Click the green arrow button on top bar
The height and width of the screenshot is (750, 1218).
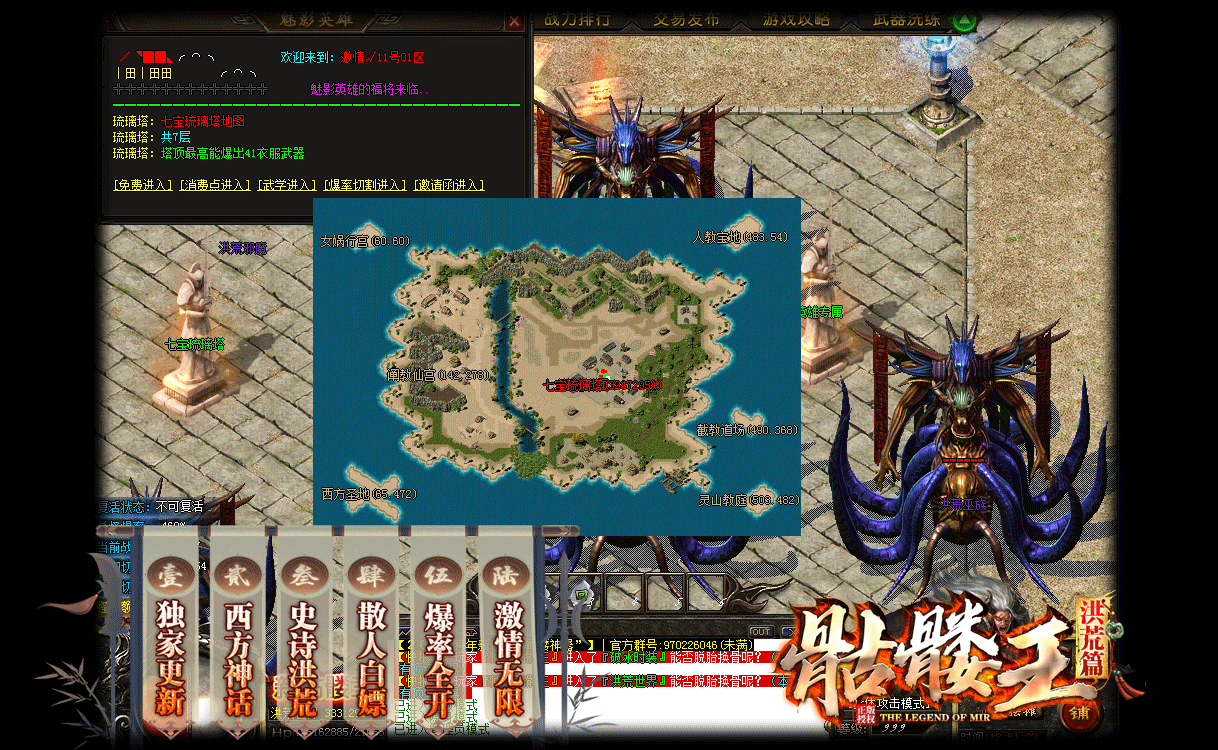(x=964, y=20)
